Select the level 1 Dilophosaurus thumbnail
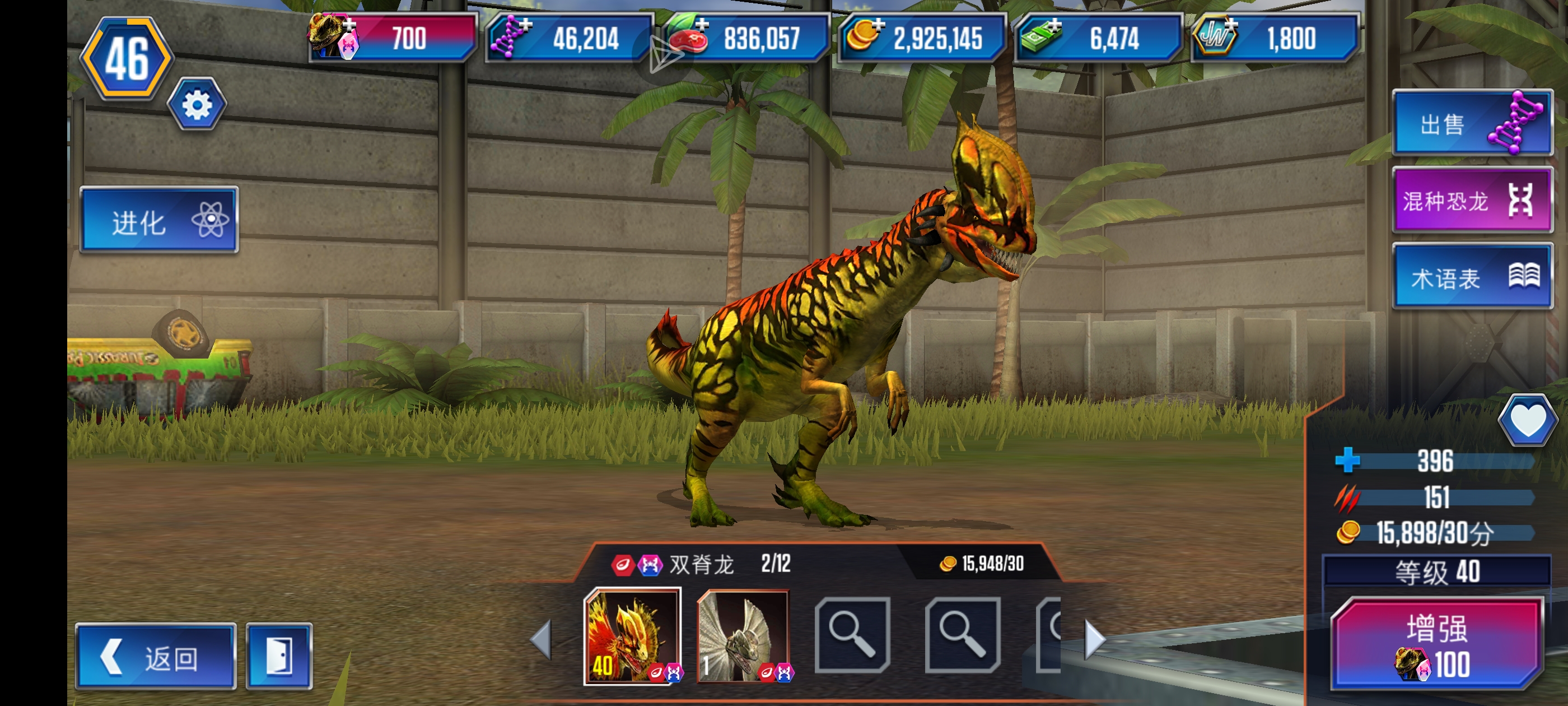Viewport: 1568px width, 706px height. 743,637
